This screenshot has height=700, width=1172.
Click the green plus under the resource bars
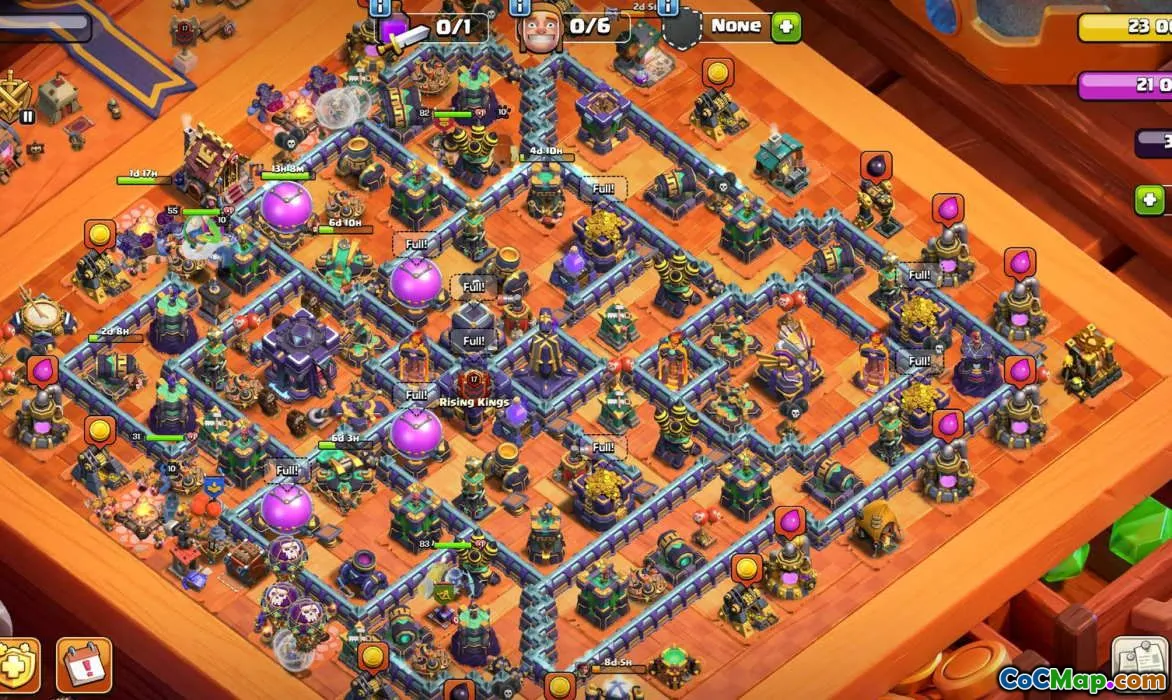pyautogui.click(x=1150, y=200)
